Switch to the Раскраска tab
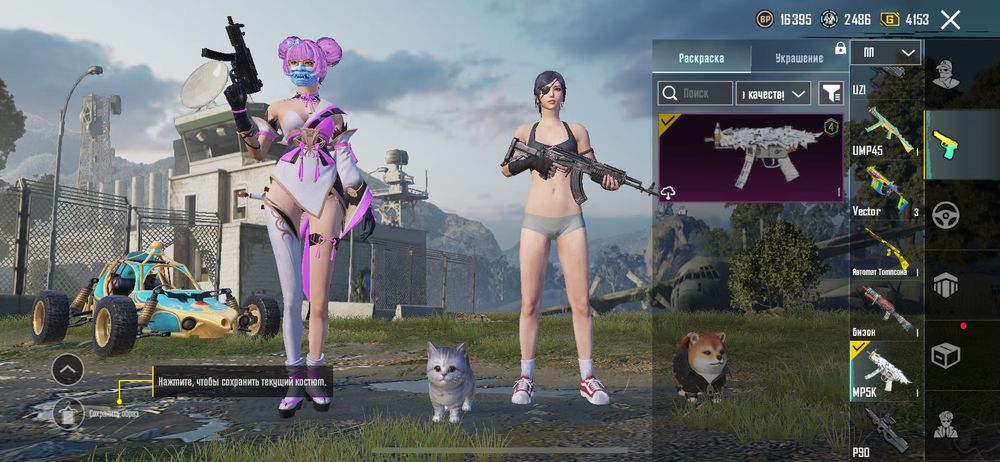The width and height of the screenshot is (1000, 462). tap(700, 58)
